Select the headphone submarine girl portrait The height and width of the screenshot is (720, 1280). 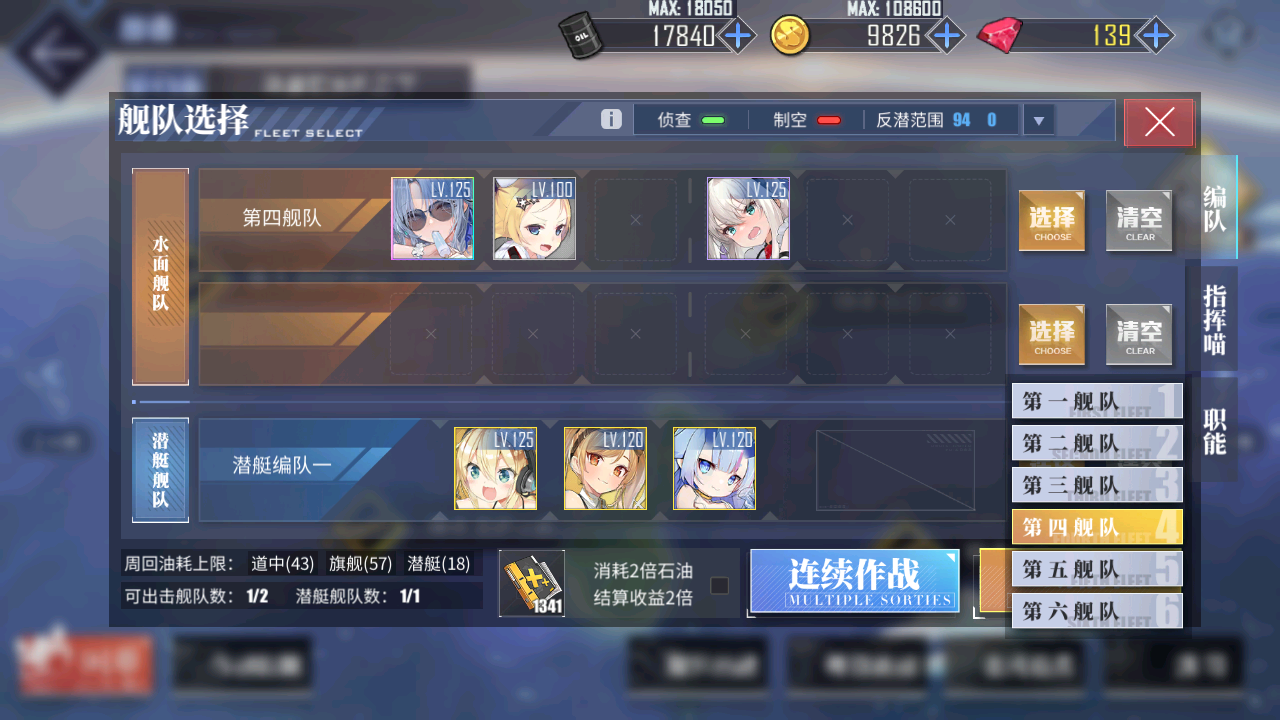495,469
